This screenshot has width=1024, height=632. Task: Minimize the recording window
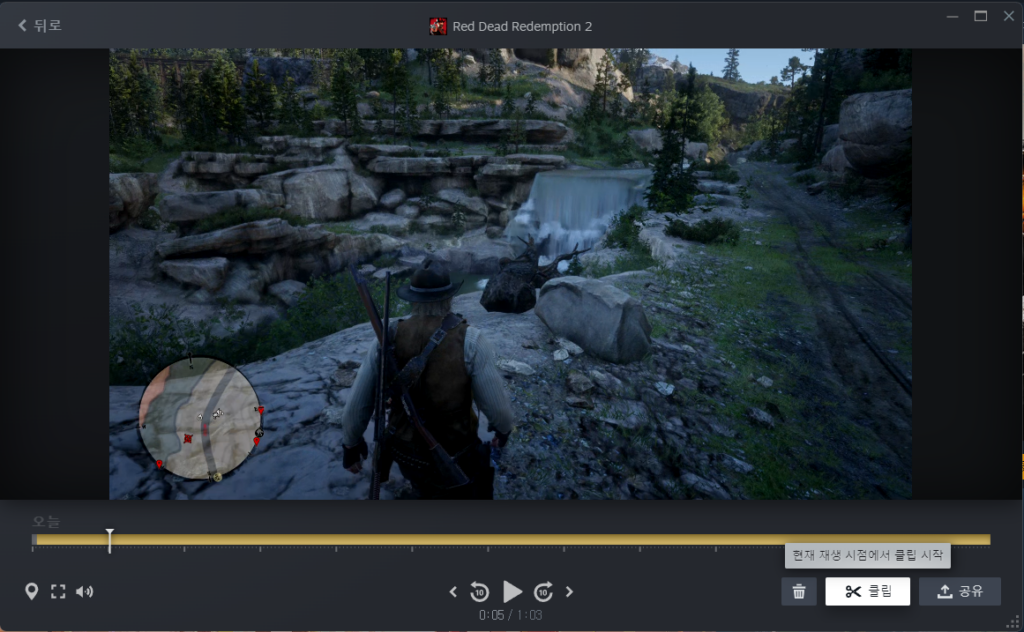(953, 15)
